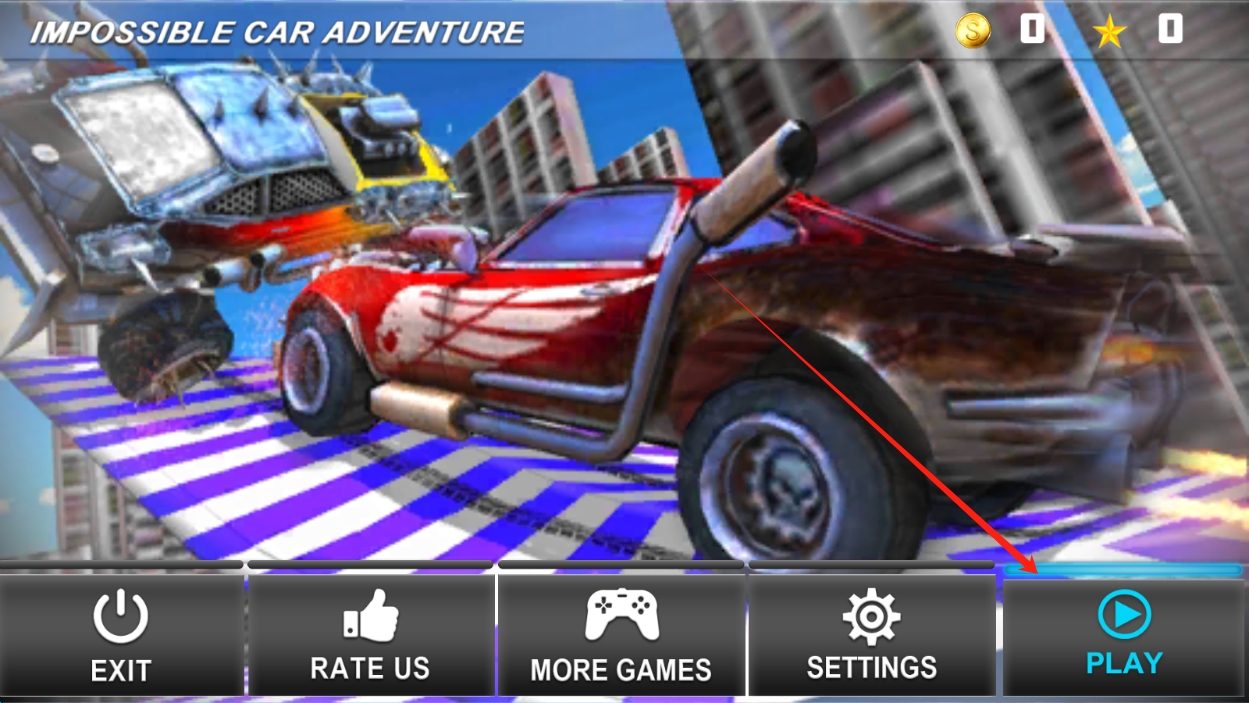Start the game with the Play button
This screenshot has width=1249, height=703.
point(1124,635)
